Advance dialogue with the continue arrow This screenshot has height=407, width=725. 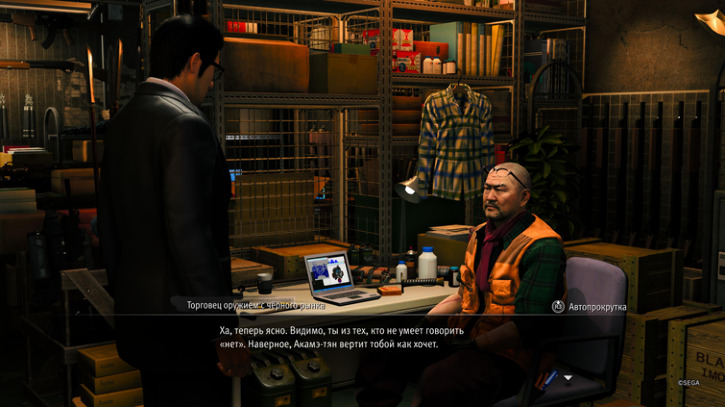pyautogui.click(x=568, y=378)
